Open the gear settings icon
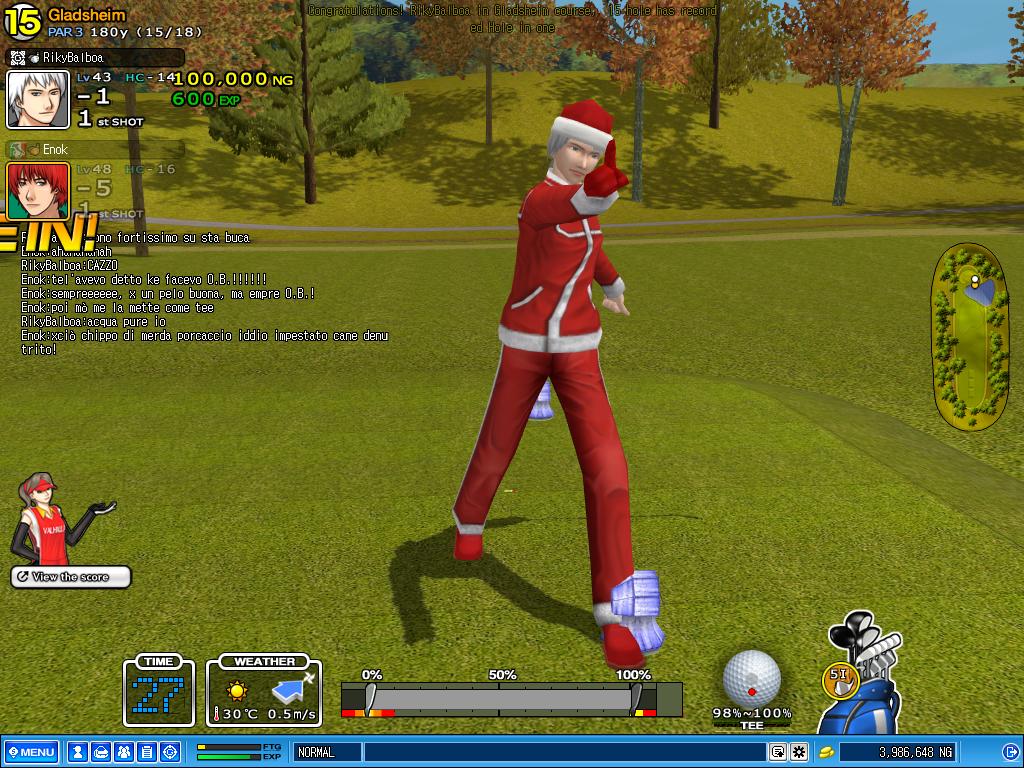This screenshot has width=1024, height=768. [799, 752]
